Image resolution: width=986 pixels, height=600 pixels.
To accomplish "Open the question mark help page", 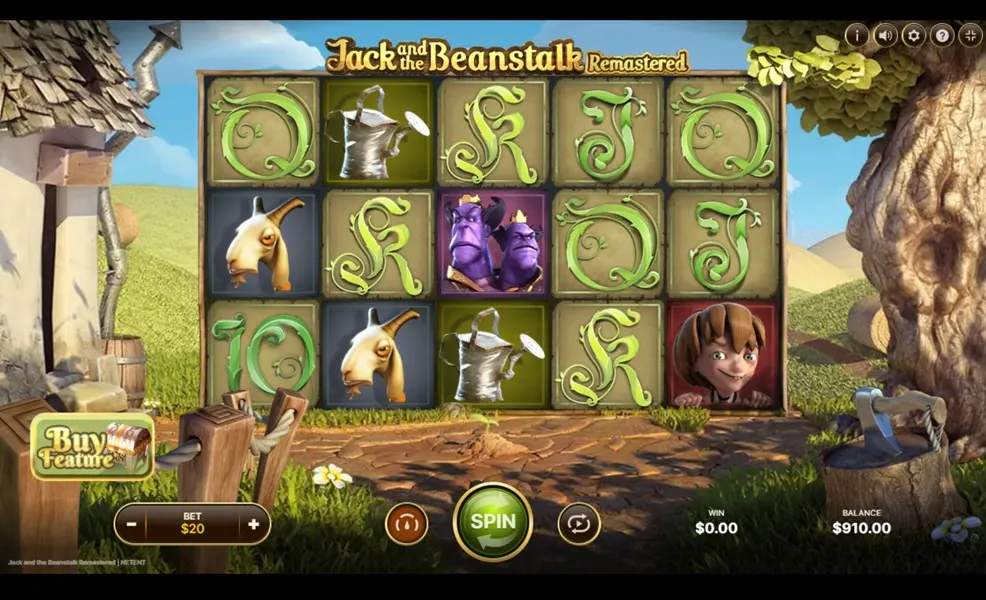I will click(941, 35).
